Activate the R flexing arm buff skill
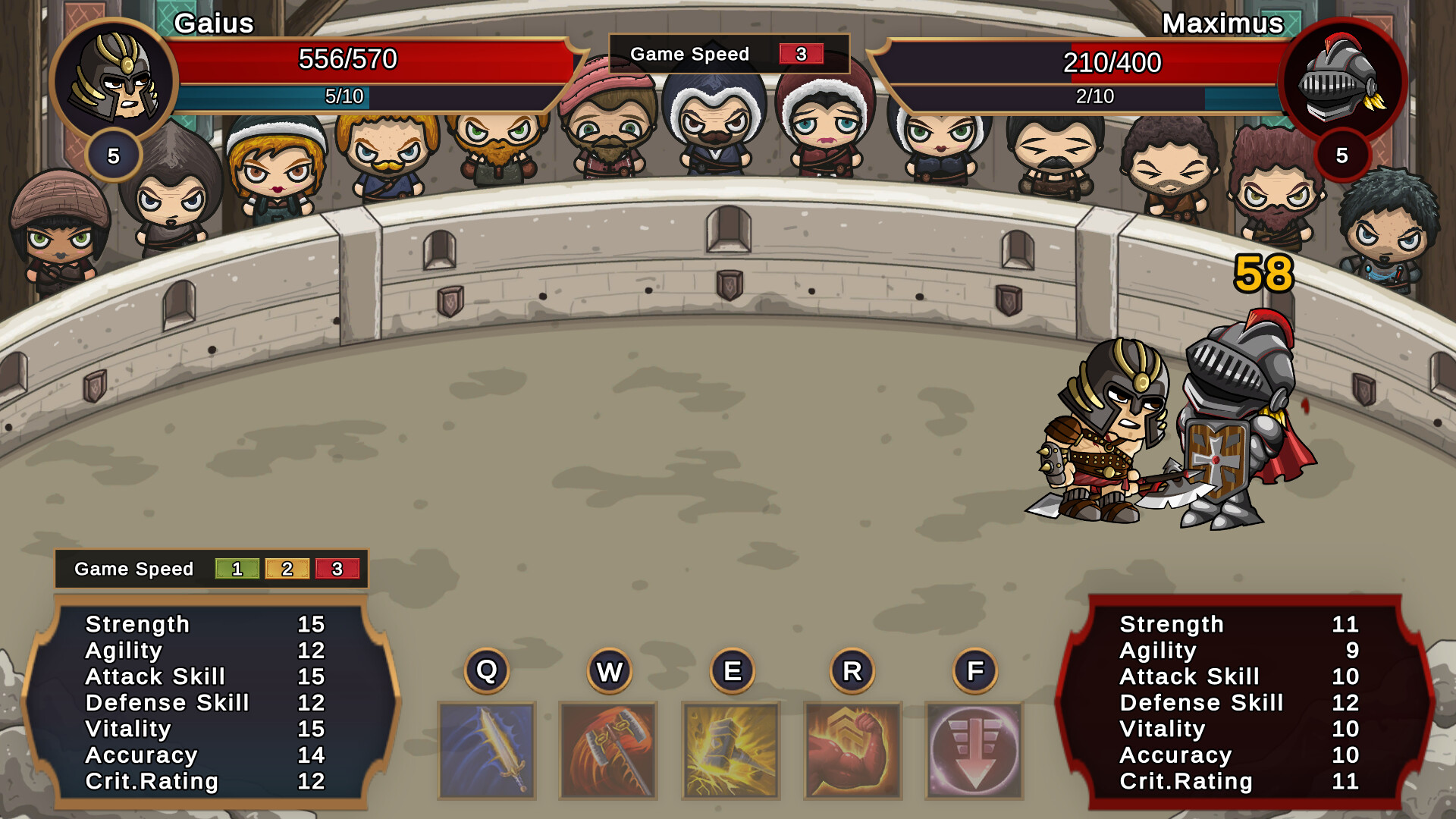Viewport: 1456px width, 819px height. click(852, 751)
